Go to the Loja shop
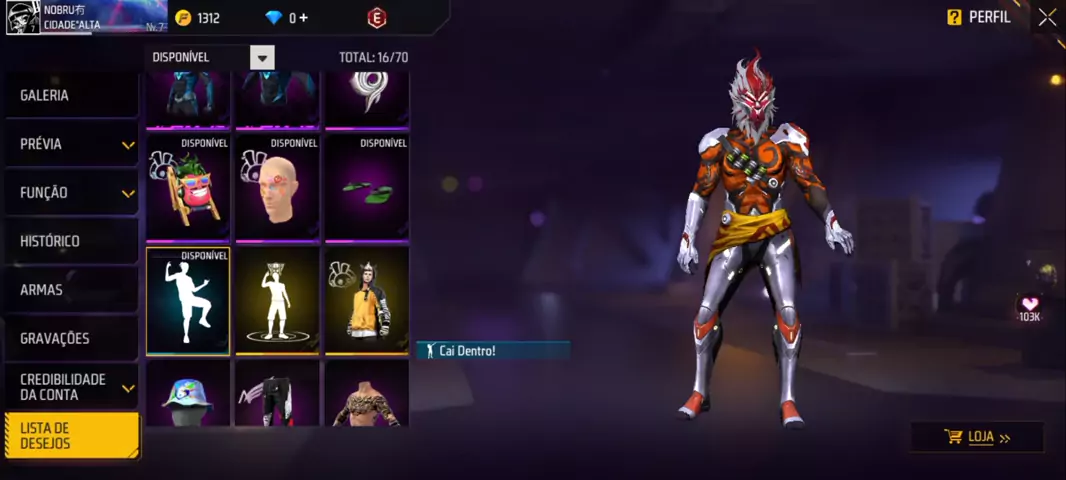1066x480 pixels. [977, 437]
